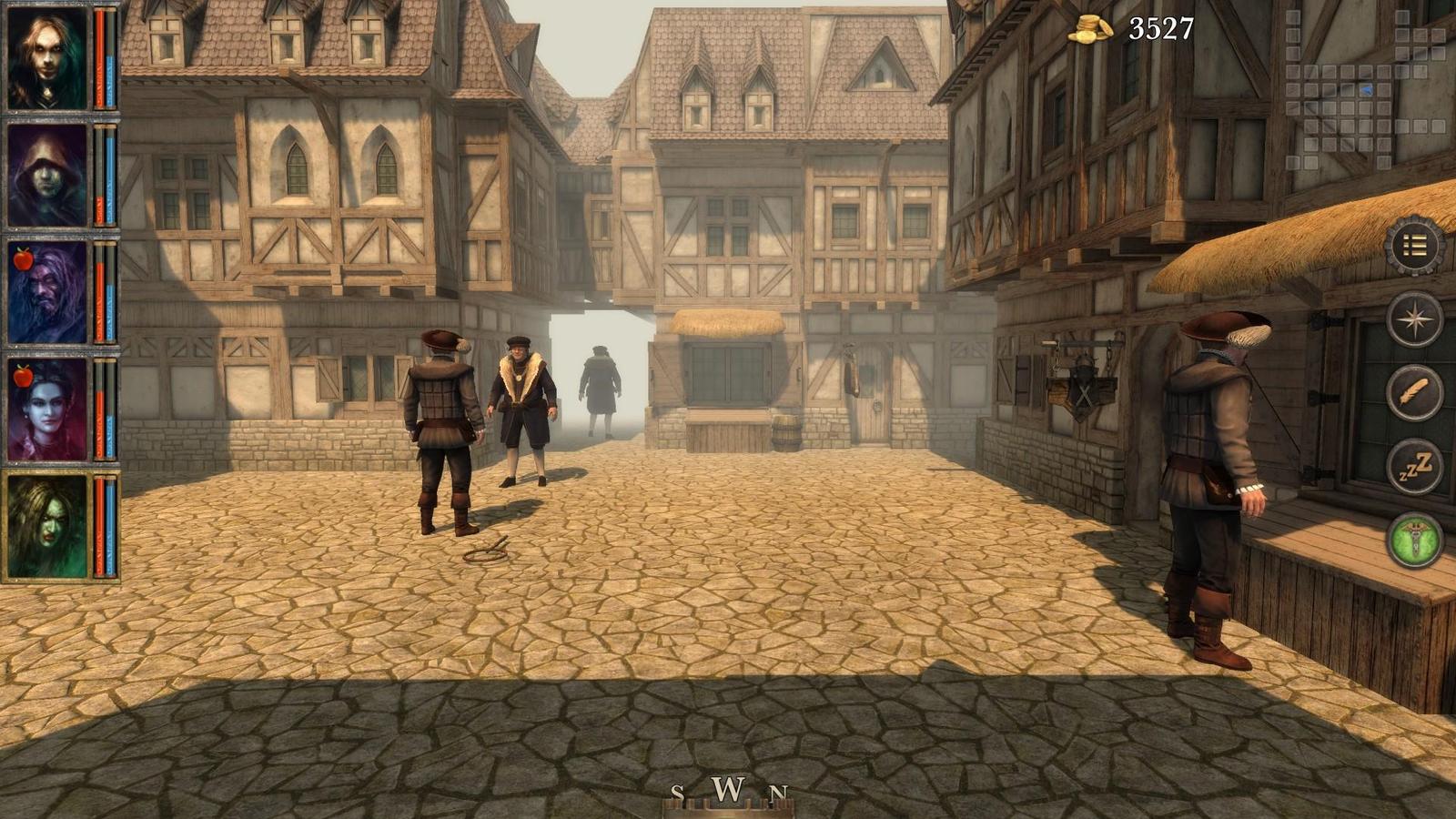Click the gold amount 3527
This screenshot has height=819, width=1456.
(x=1160, y=30)
